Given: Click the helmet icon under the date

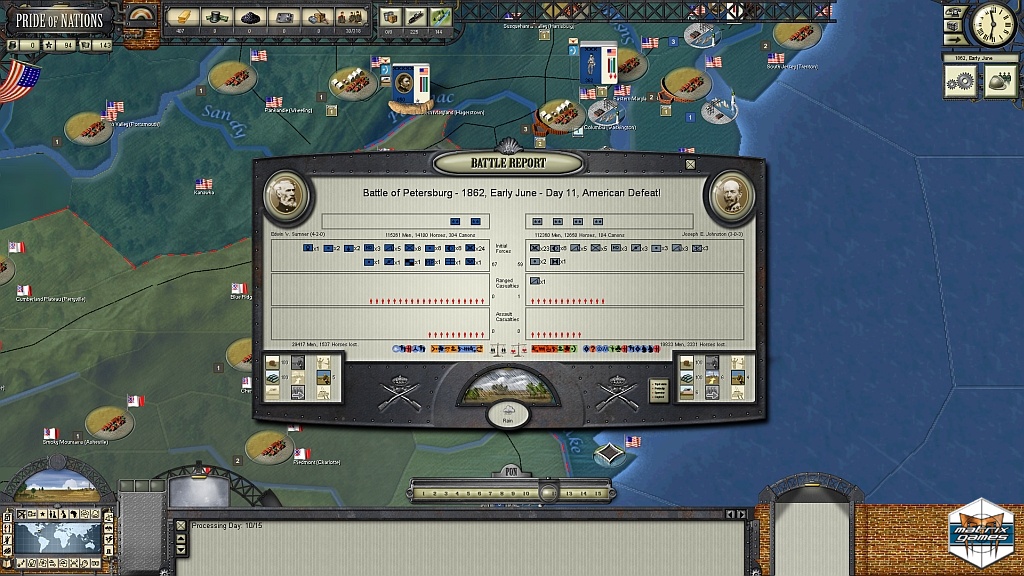Looking at the screenshot, I should tap(996, 85).
